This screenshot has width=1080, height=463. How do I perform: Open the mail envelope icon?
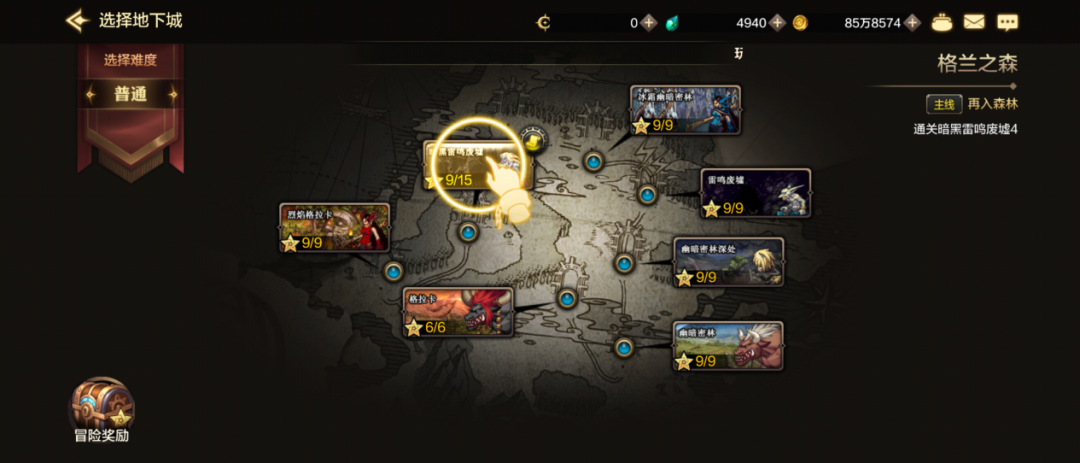click(974, 22)
